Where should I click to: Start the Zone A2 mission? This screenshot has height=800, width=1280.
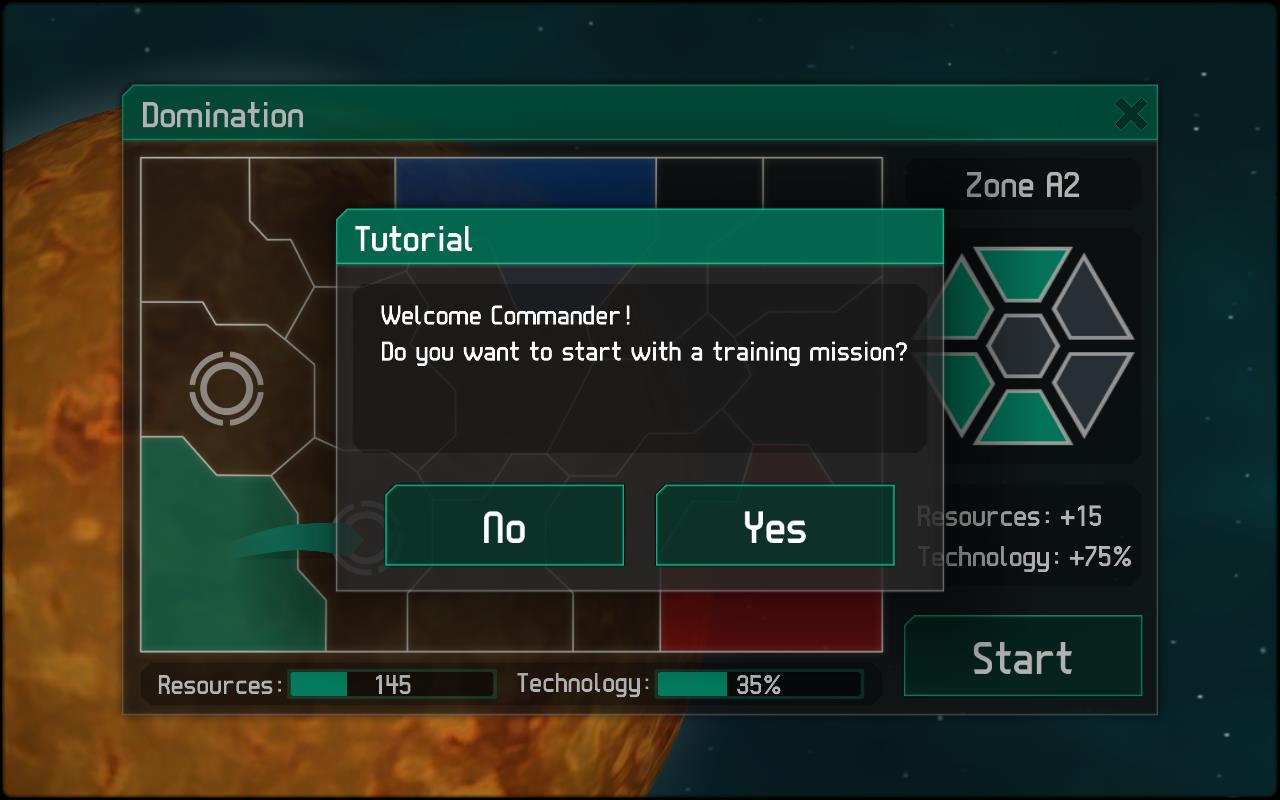[x=1022, y=657]
